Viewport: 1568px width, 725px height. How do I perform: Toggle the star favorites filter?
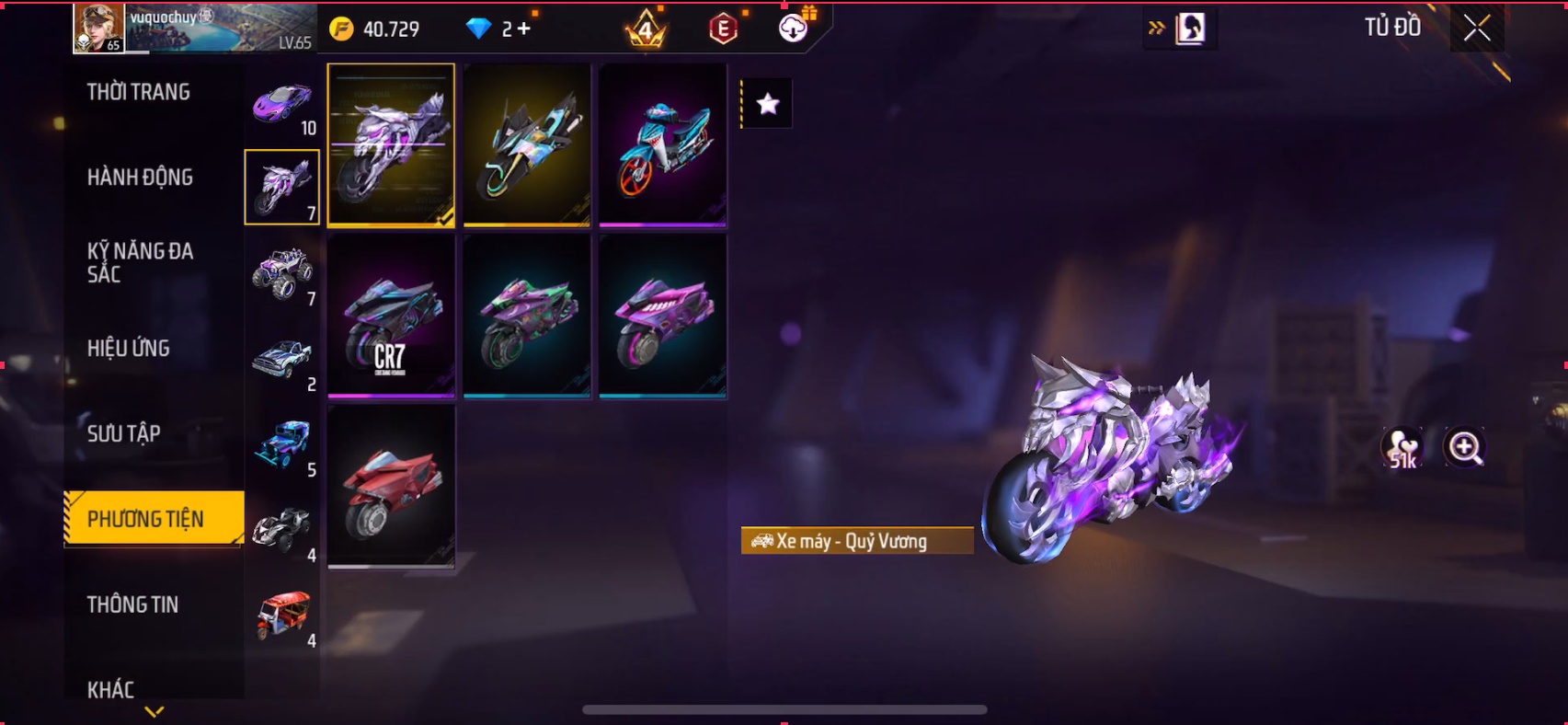click(768, 104)
